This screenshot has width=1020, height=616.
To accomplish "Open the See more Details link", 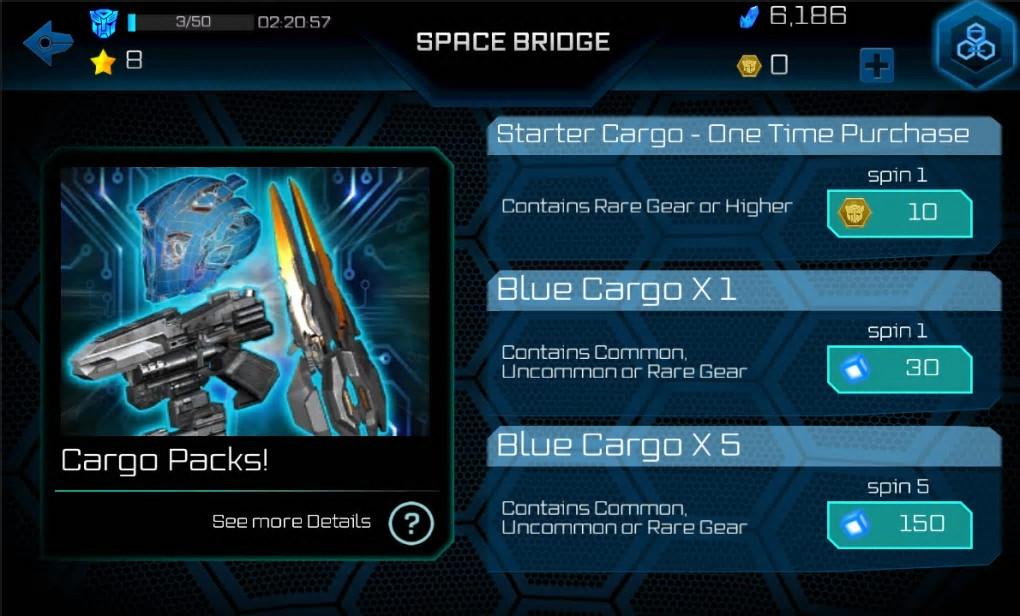I will point(291,522).
